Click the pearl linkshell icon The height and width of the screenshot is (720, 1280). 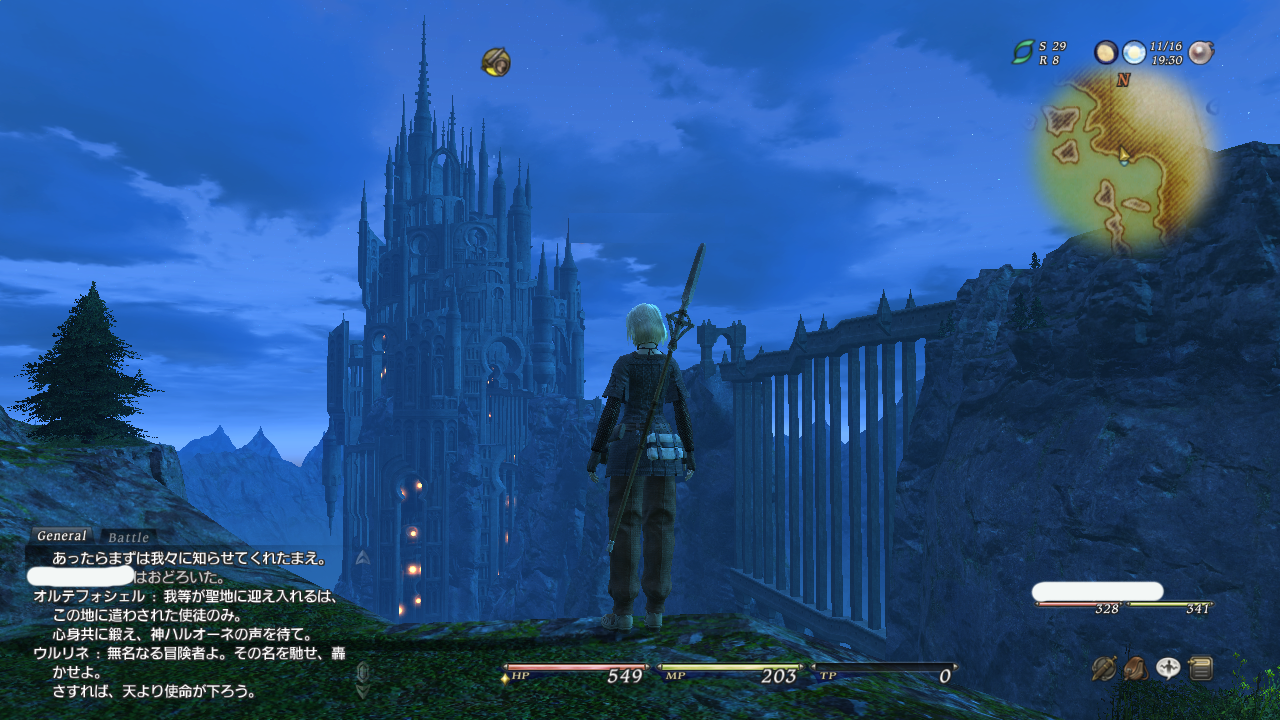1201,52
